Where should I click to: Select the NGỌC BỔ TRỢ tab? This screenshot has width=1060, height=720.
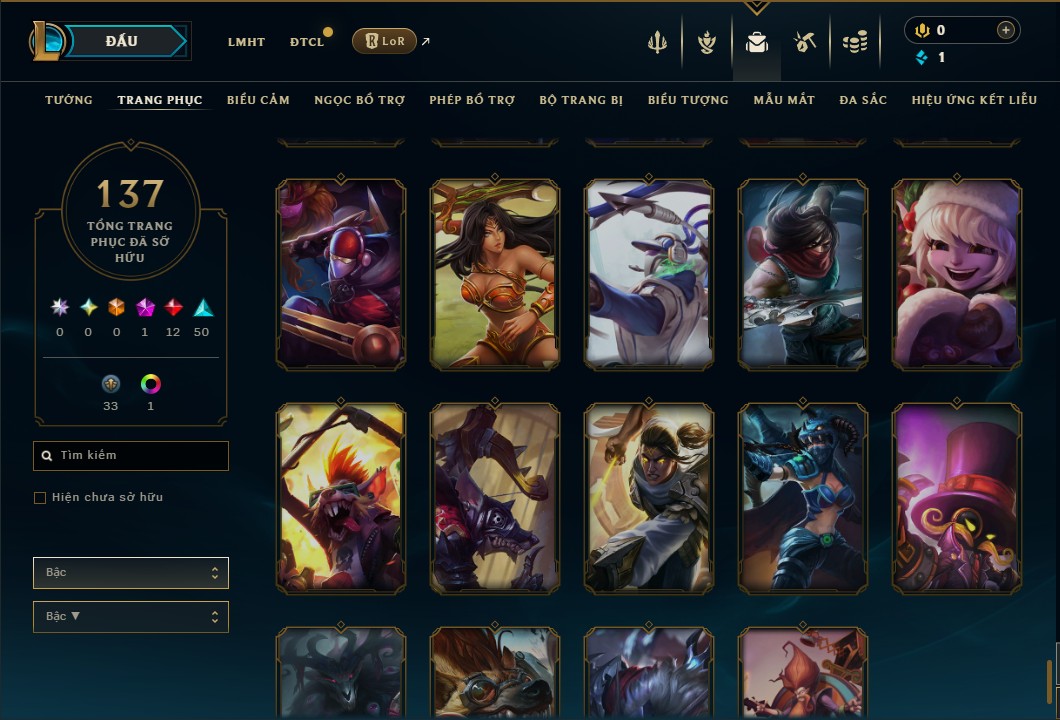click(x=359, y=100)
